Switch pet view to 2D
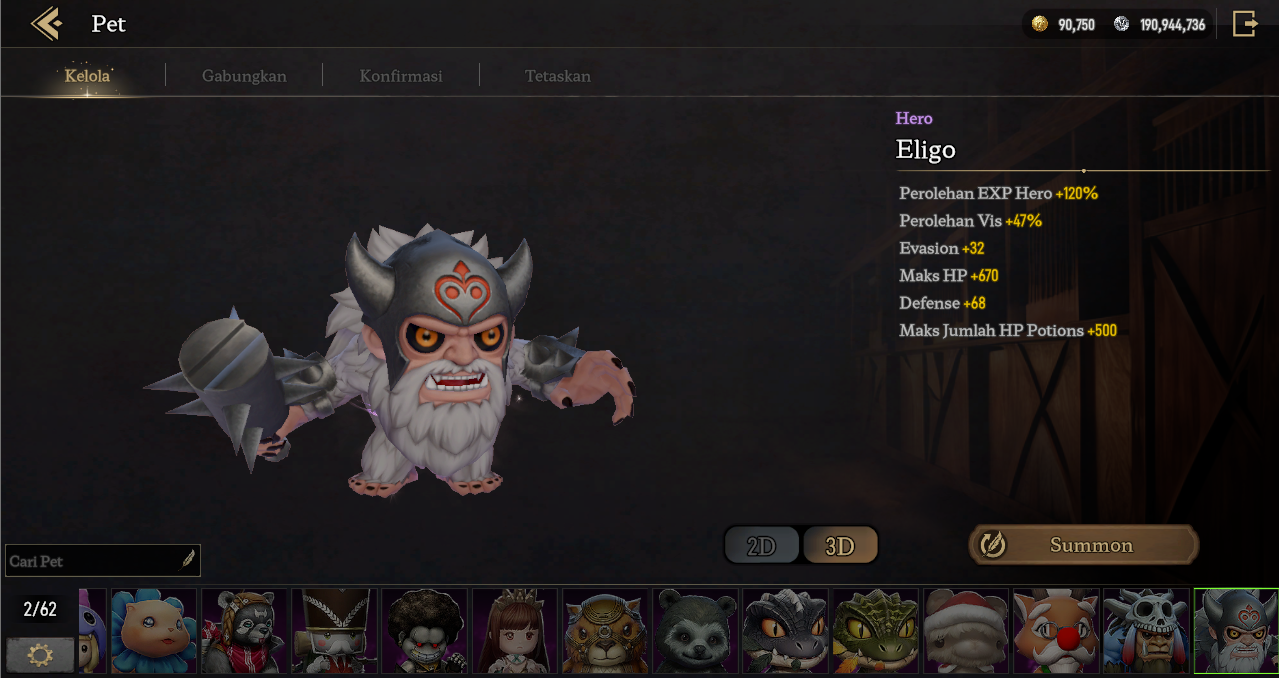The image size is (1279, 678). point(762,546)
